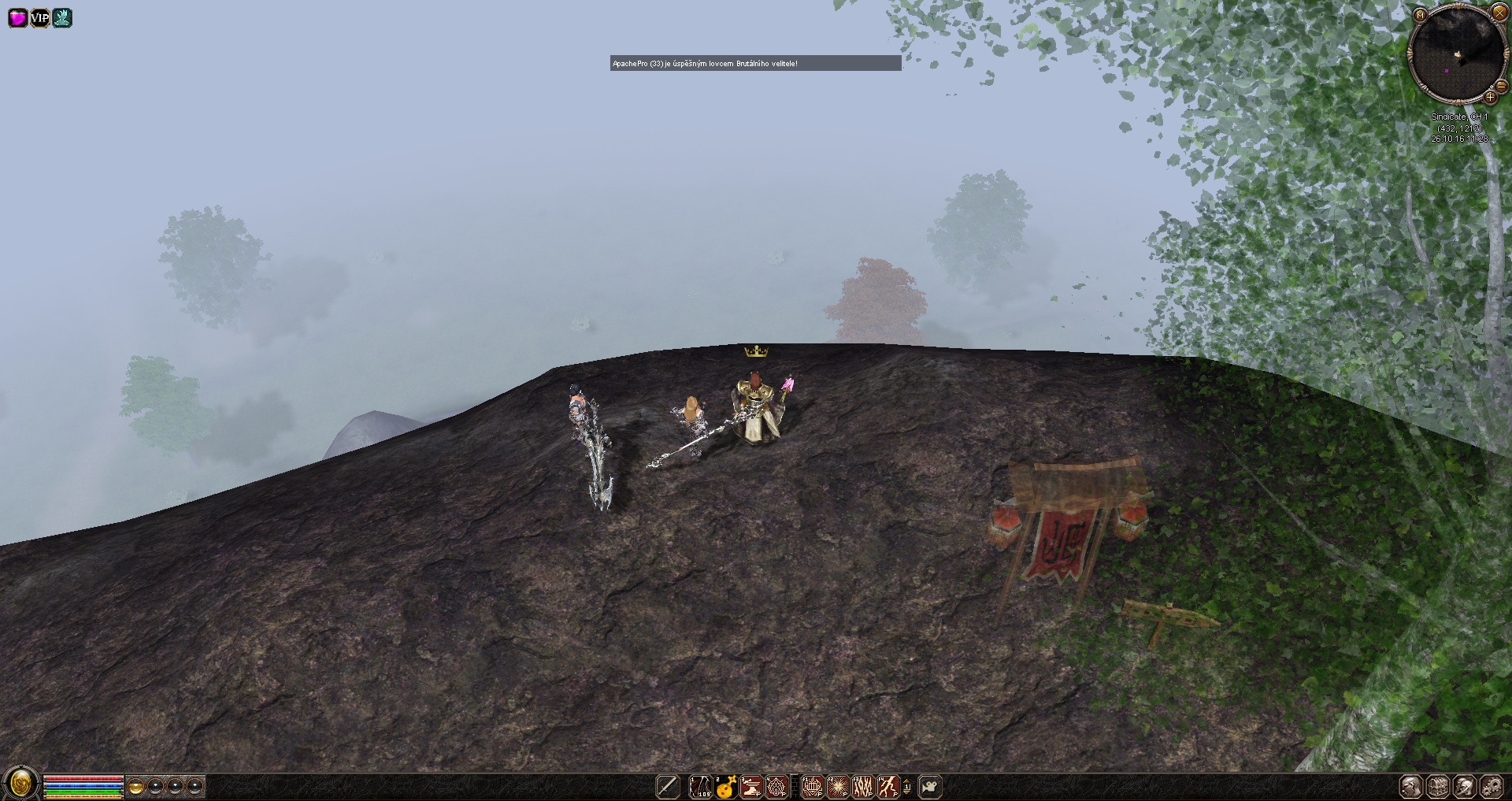The image size is (1512, 801).
Task: Click the pink gem buff icon
Action: 17,17
